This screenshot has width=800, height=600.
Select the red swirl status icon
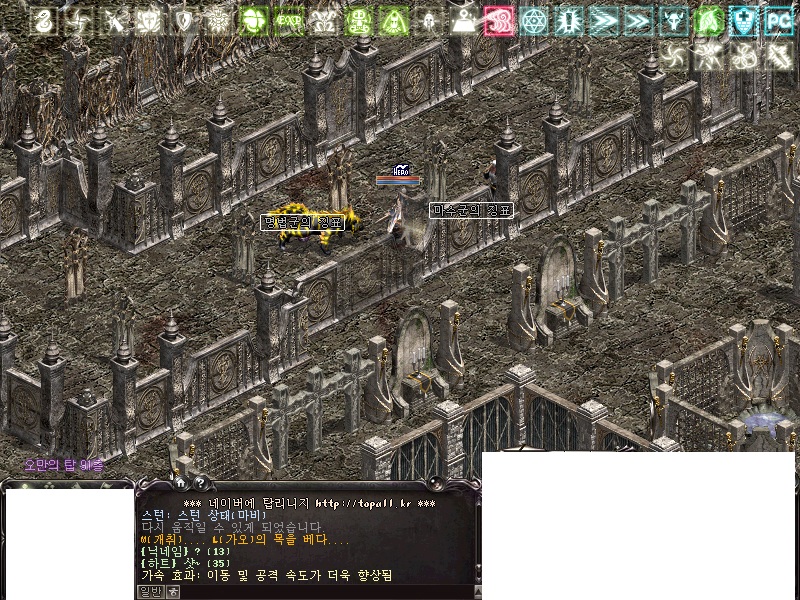point(498,20)
